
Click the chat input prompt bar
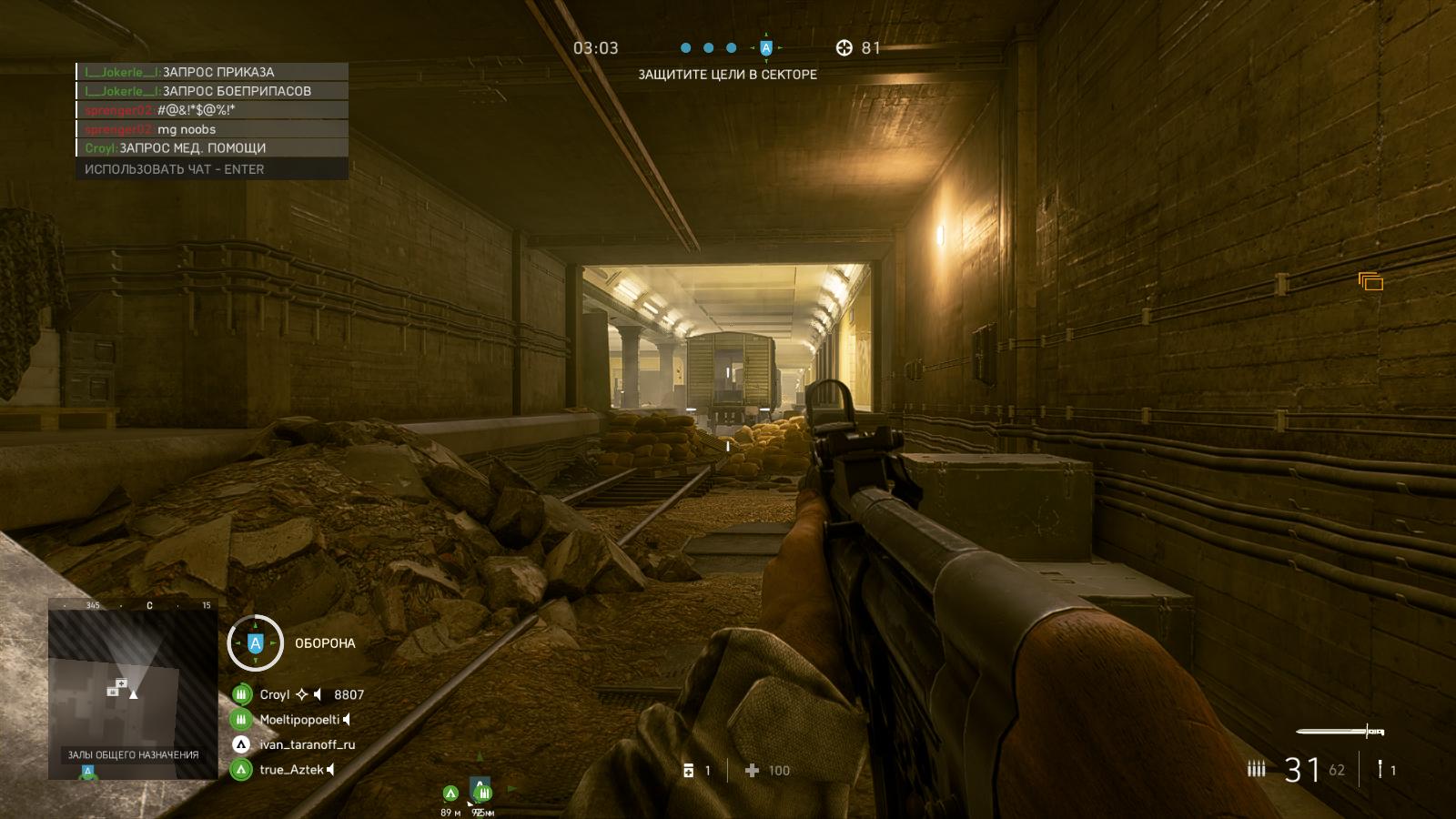[x=211, y=169]
